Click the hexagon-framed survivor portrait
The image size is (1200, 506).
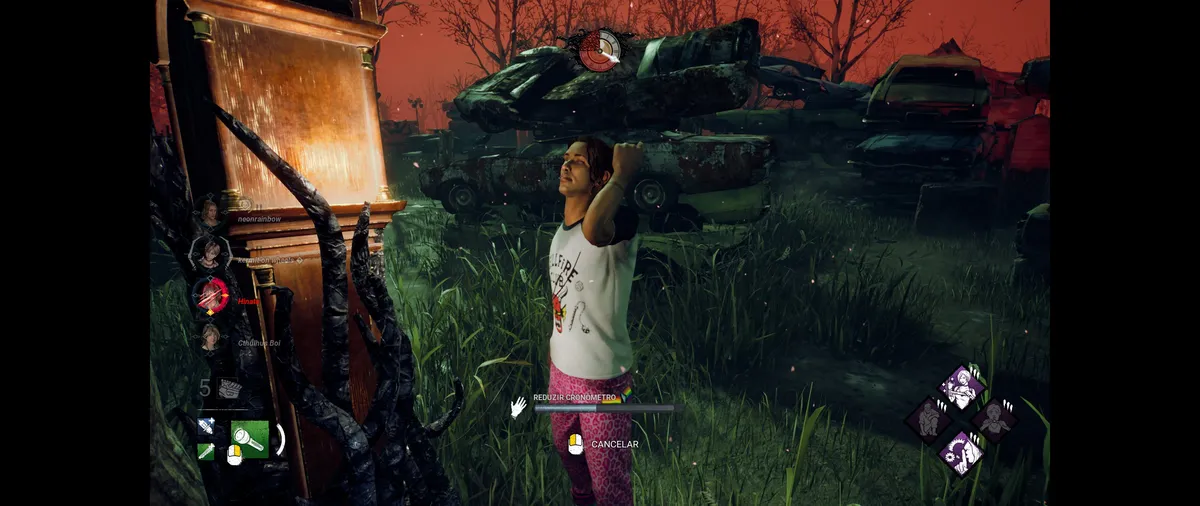[210, 253]
